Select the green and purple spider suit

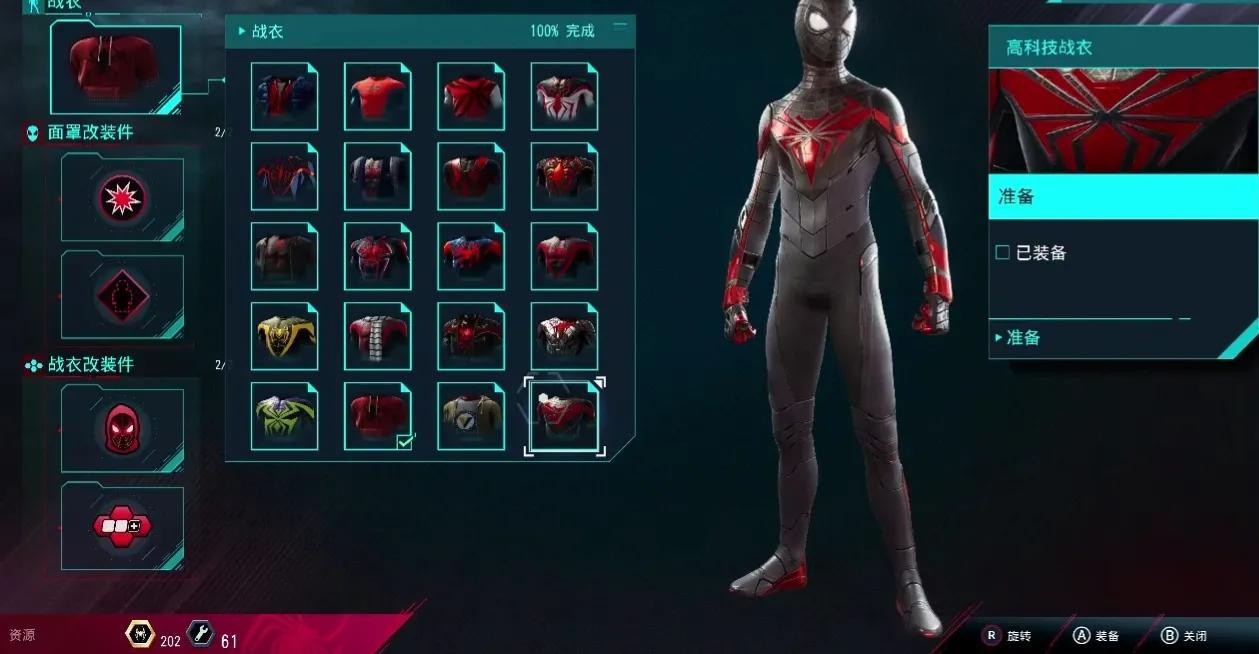click(x=284, y=417)
